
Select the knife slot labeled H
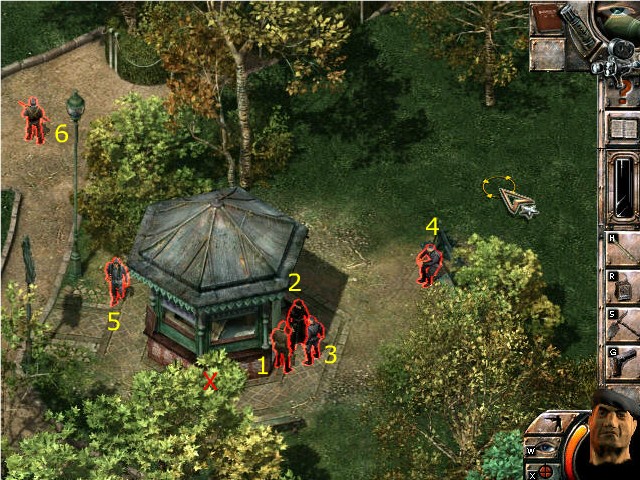[622, 248]
